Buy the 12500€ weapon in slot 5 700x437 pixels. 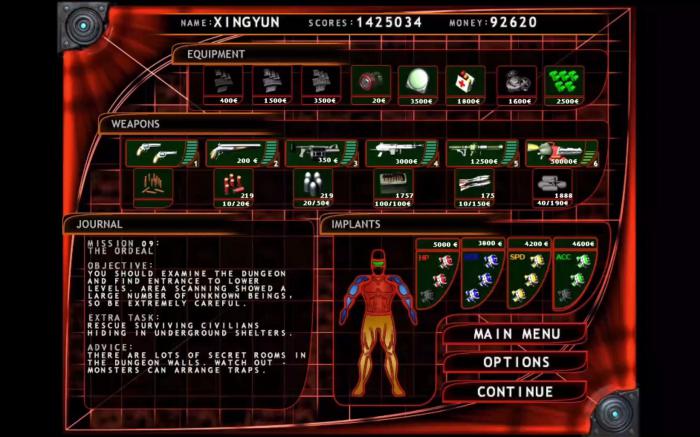[x=481, y=153]
